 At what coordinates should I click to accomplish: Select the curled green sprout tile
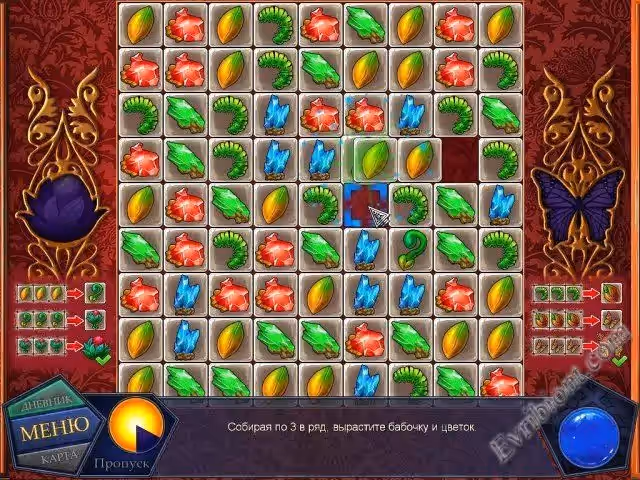(411, 245)
